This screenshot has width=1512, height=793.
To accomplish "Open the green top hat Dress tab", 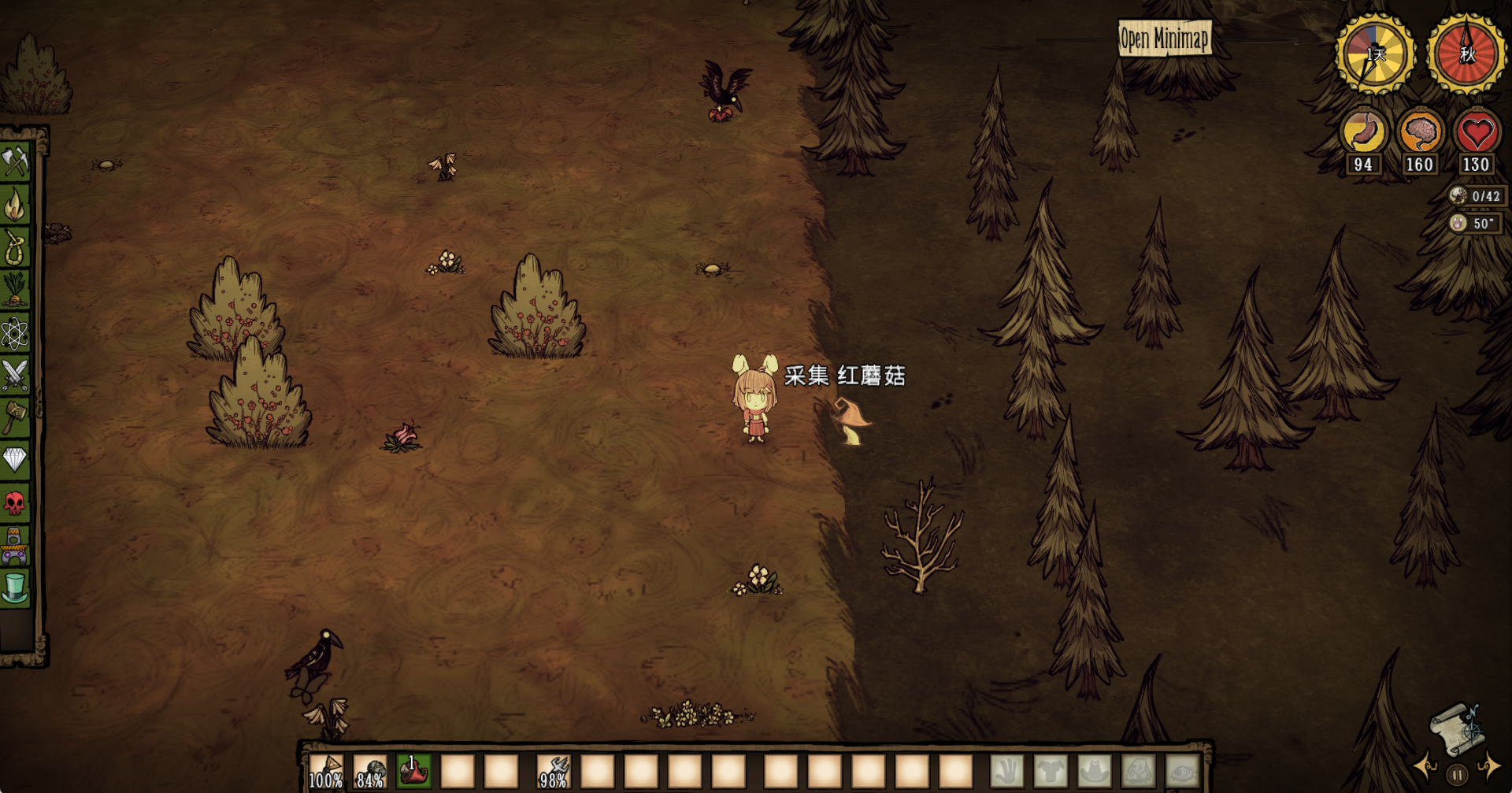I will (x=15, y=587).
